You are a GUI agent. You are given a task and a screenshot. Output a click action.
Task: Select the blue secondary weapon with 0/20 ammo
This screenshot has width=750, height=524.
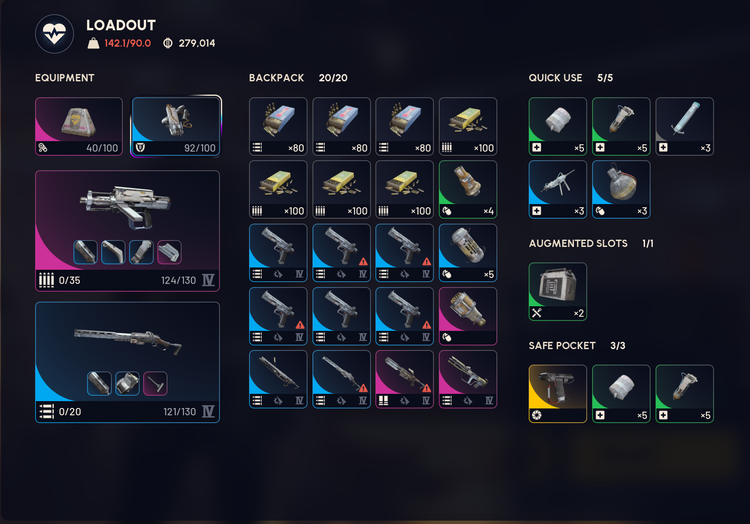pos(127,361)
